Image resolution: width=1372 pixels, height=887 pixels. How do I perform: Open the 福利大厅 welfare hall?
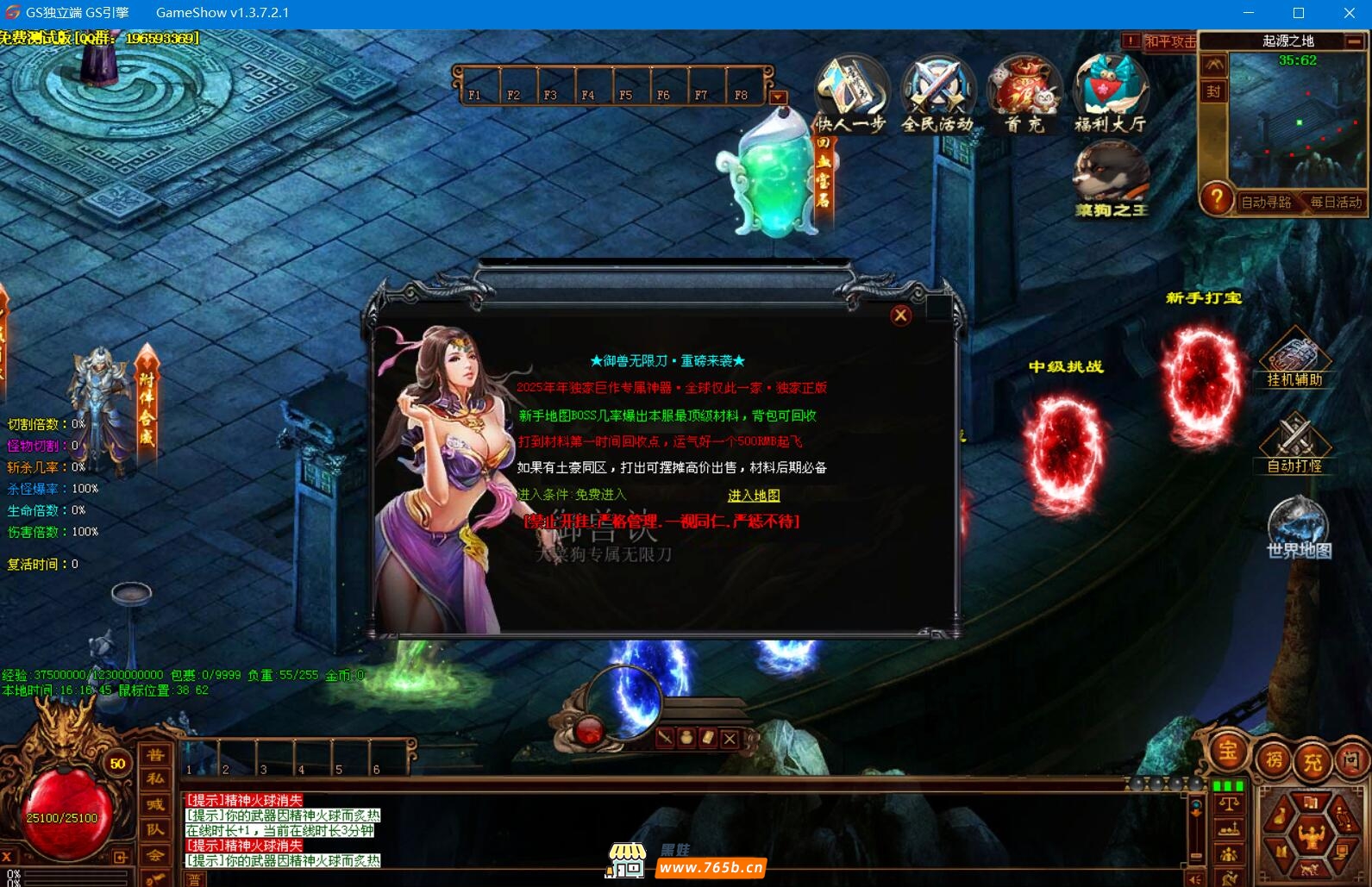pos(1110,95)
